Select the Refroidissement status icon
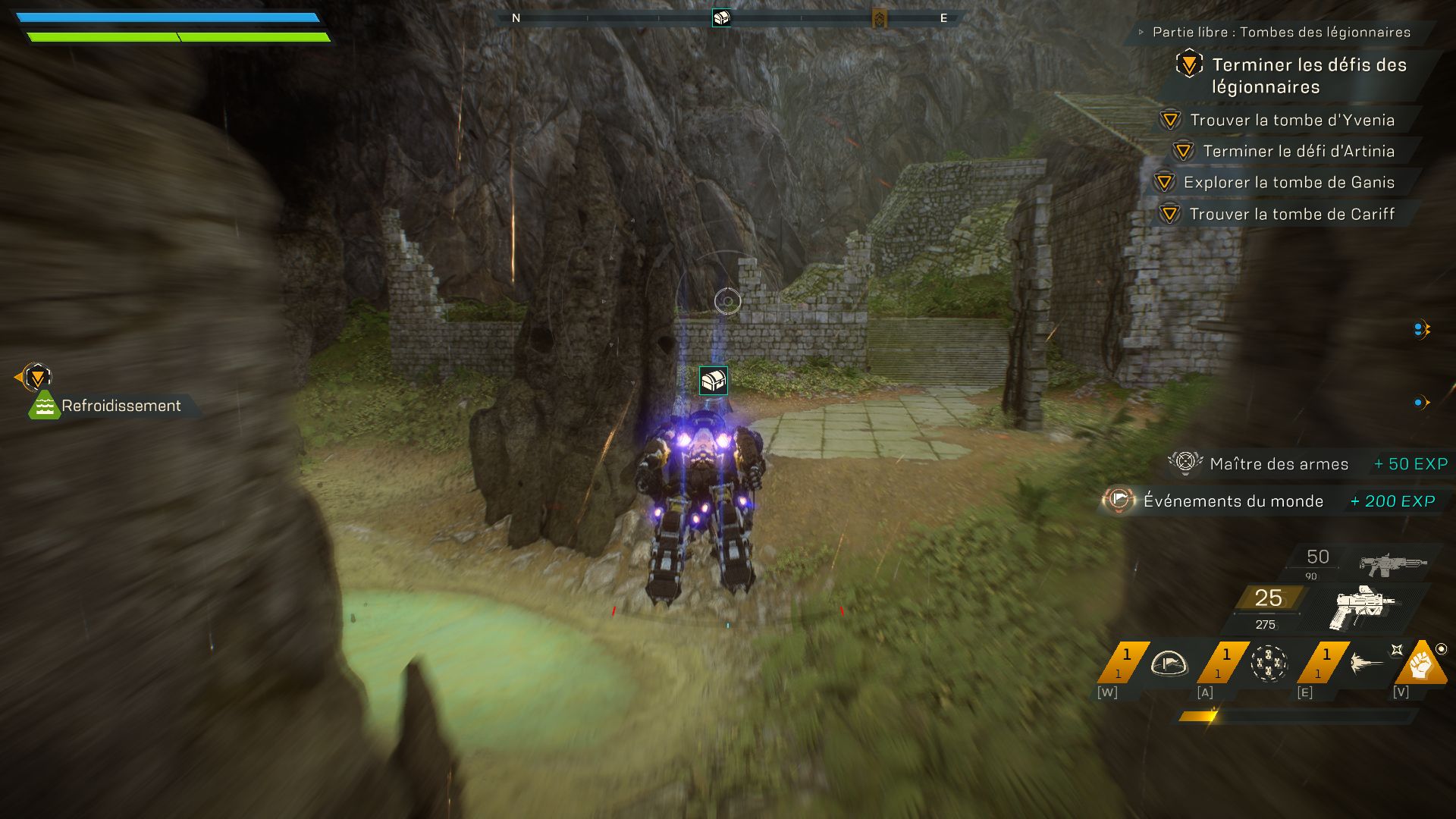Screen dimensions: 1456x819 coord(44,406)
